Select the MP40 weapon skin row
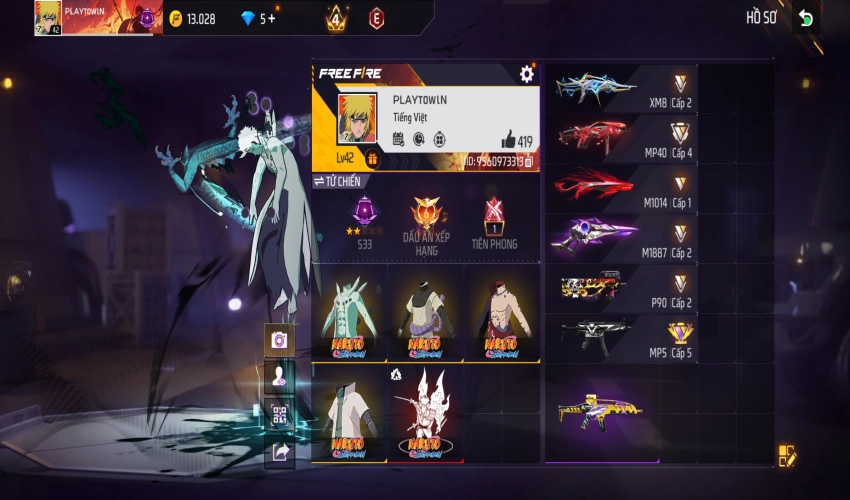Image resolution: width=850 pixels, height=500 pixels. pos(620,139)
